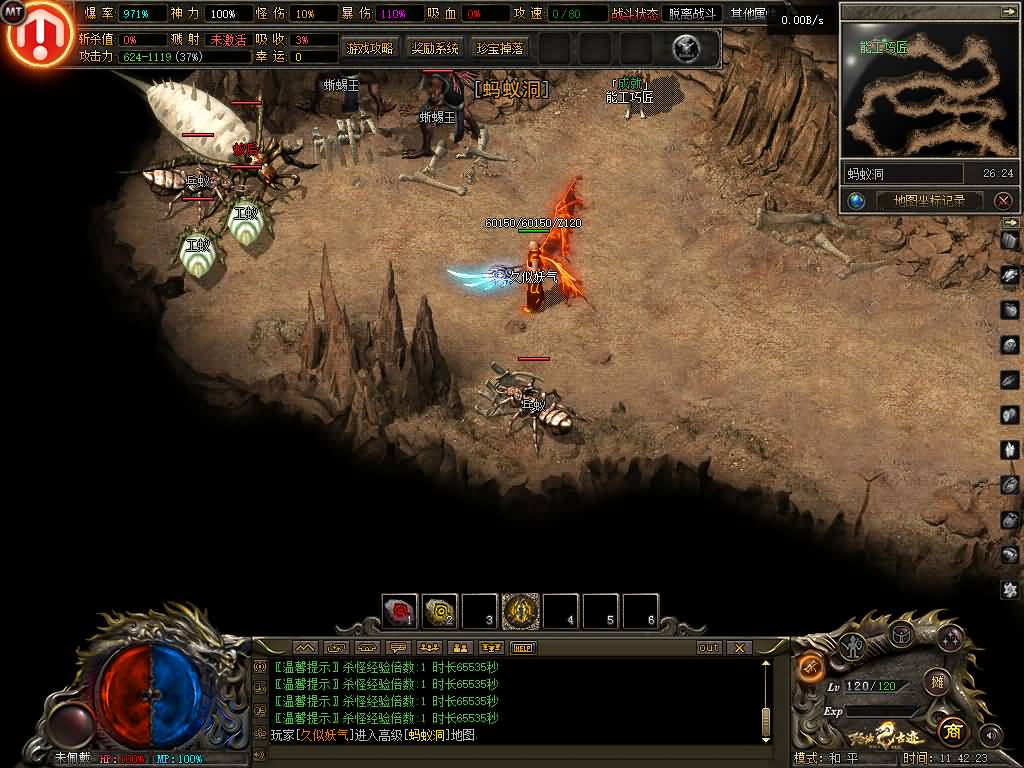Click the HELP button above the chat

pyautogui.click(x=523, y=648)
